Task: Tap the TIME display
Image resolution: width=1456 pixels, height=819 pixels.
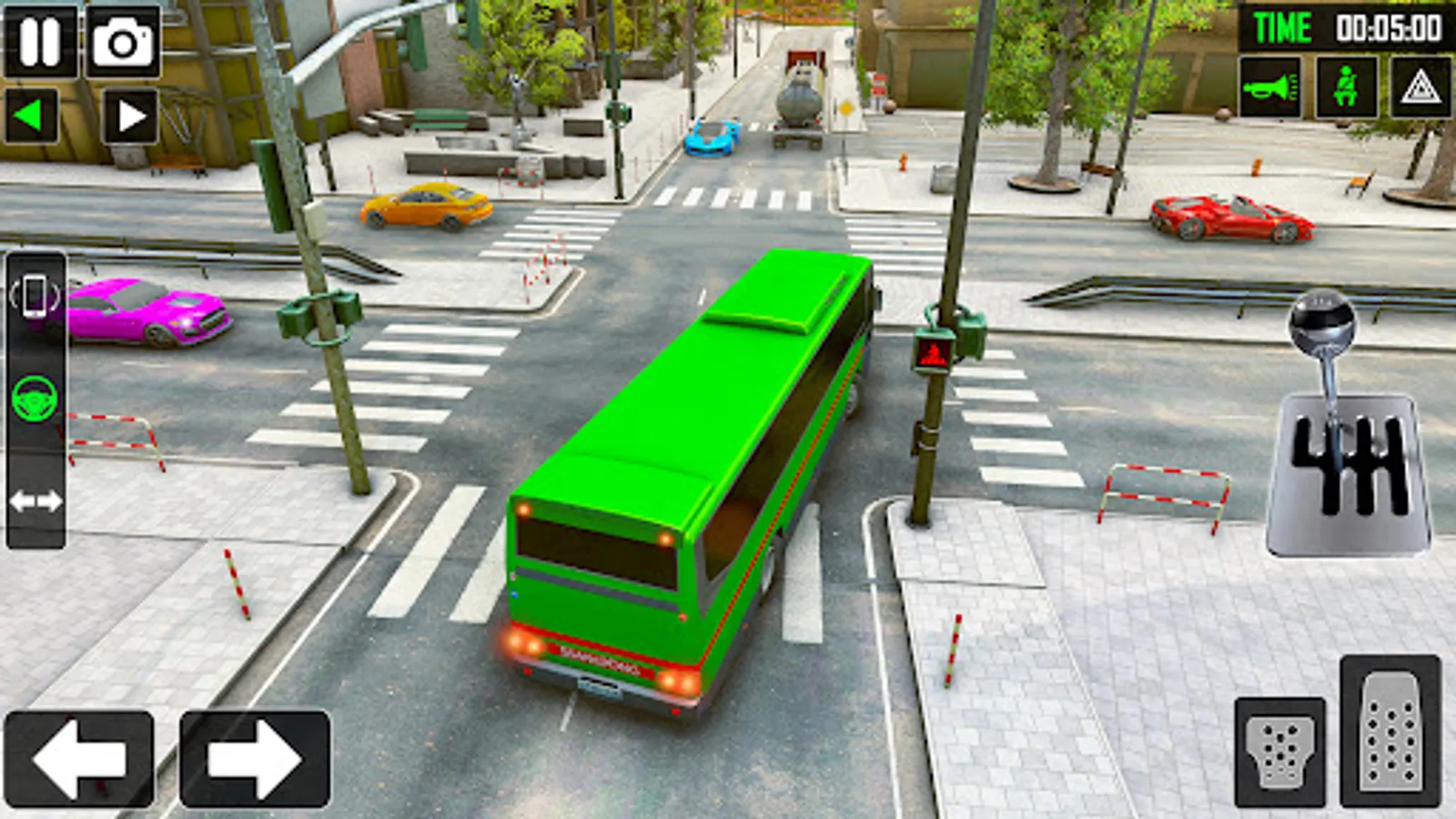Action: click(x=1283, y=27)
